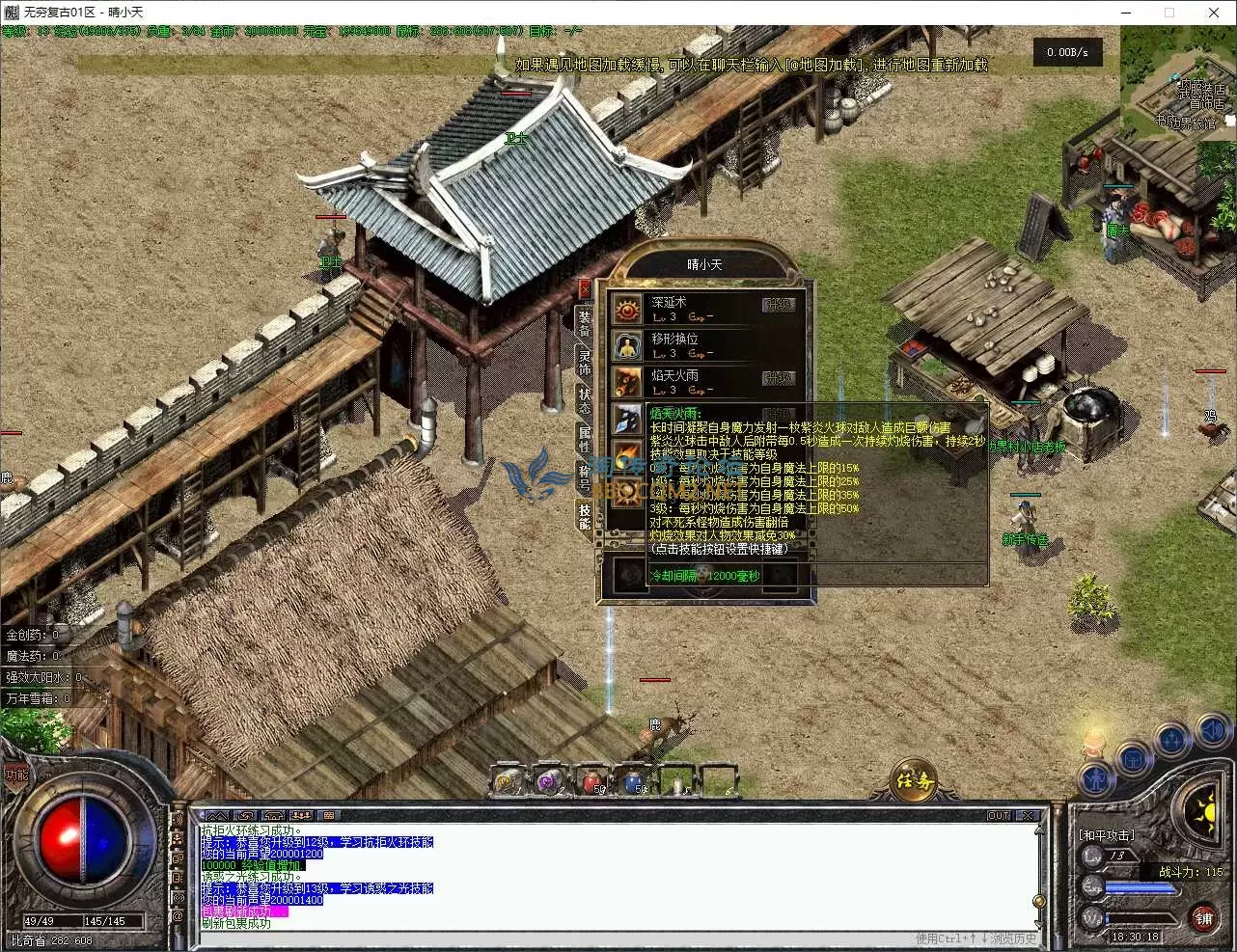Switch to the 装备 equipment tab
The width and height of the screenshot is (1237, 952).
click(x=584, y=323)
